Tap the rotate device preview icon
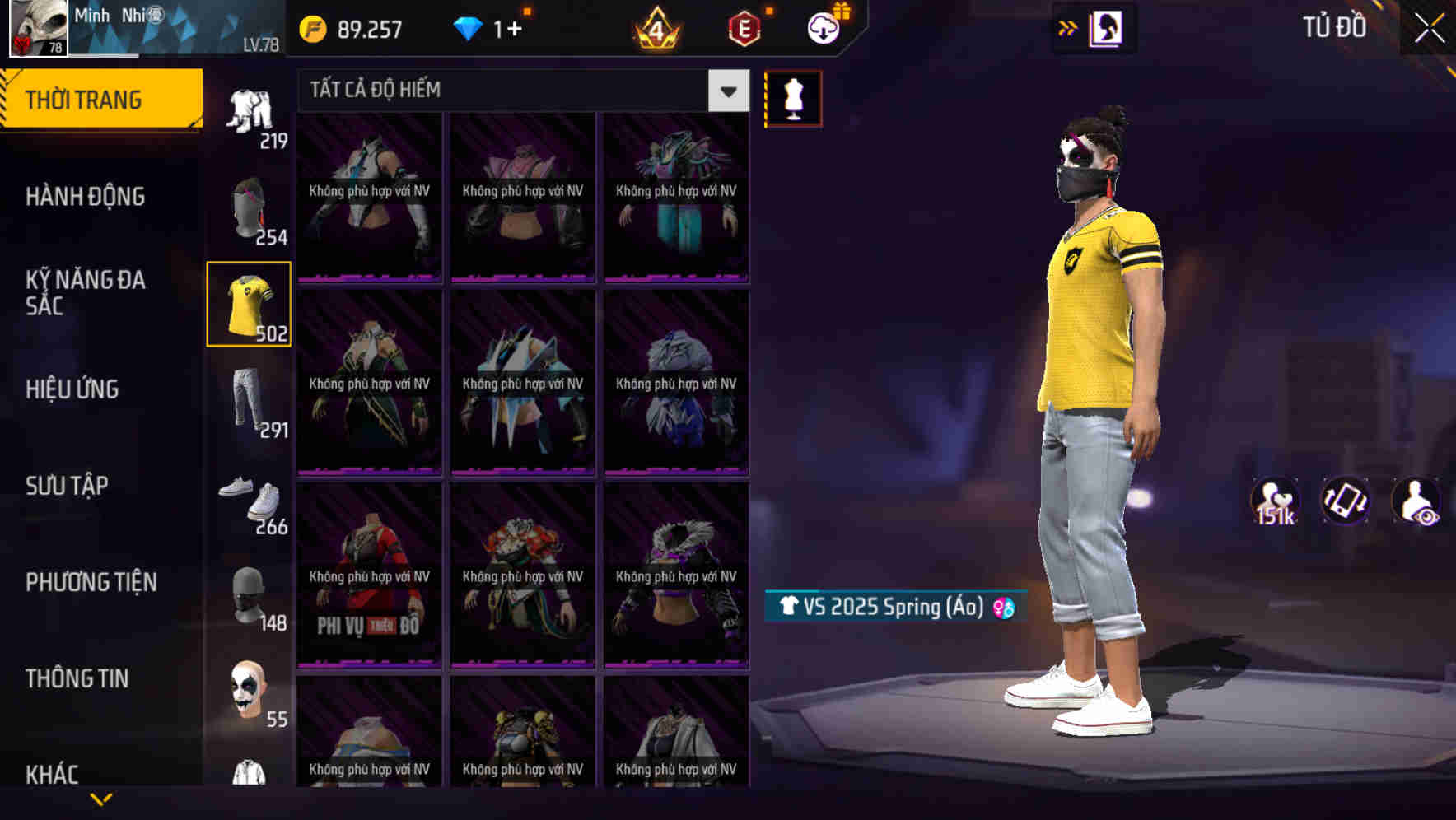1456x820 pixels. click(x=1347, y=502)
